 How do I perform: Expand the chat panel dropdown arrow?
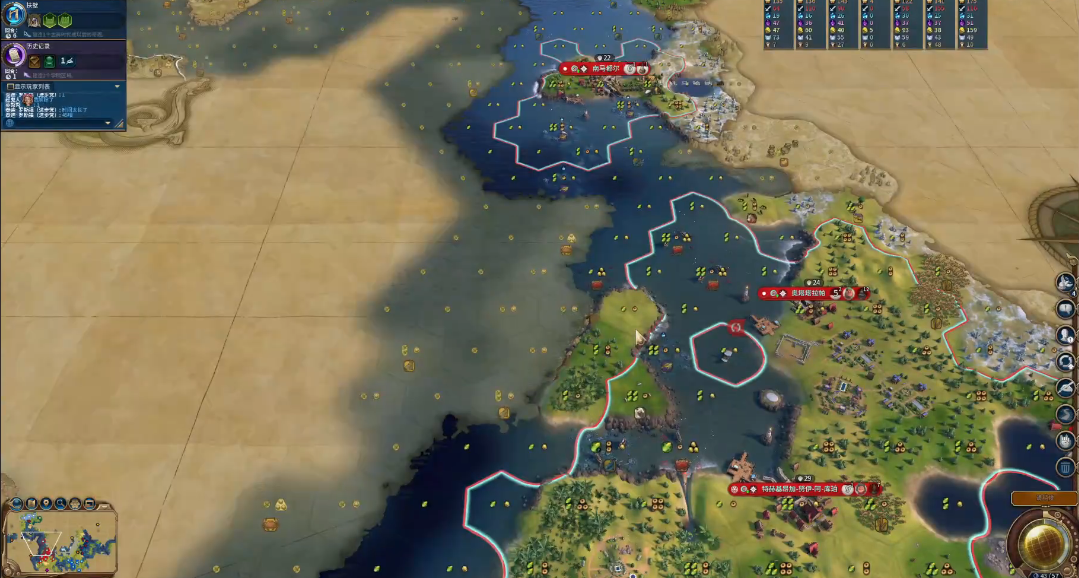point(118,87)
